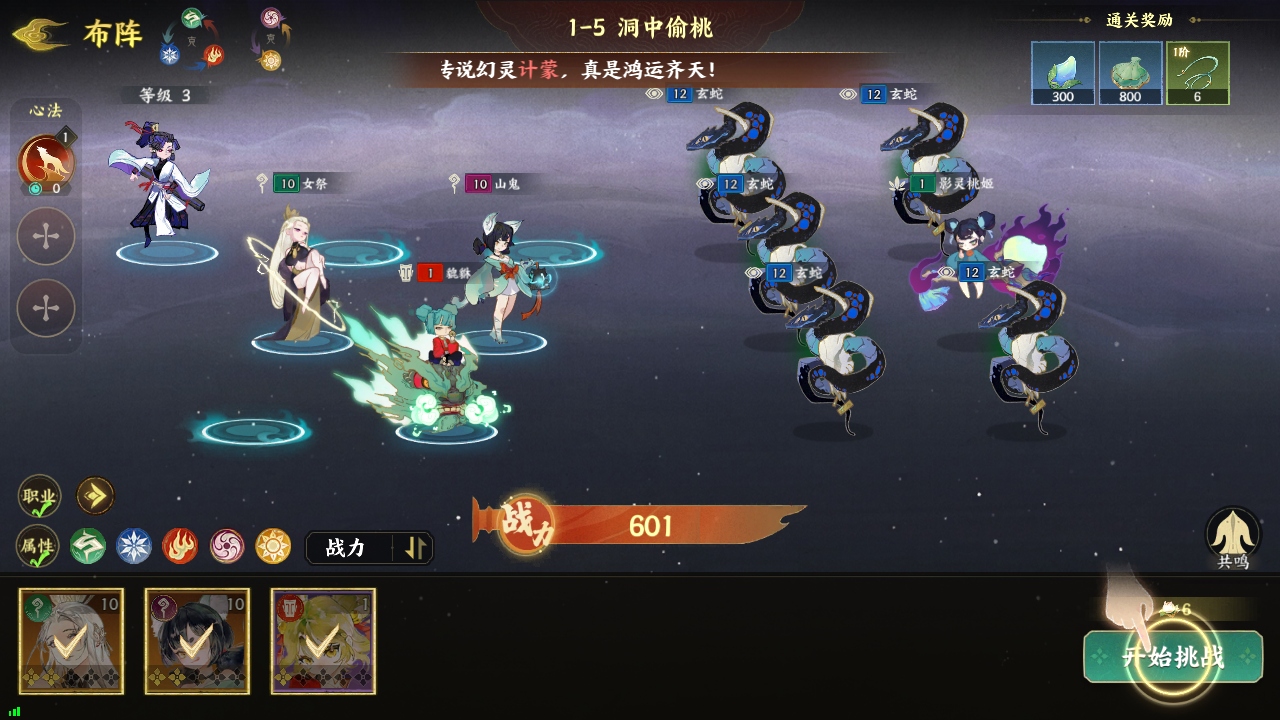Image resolution: width=1280 pixels, height=720 pixels.
Task: View the 800 reward item
Action: click(1130, 73)
